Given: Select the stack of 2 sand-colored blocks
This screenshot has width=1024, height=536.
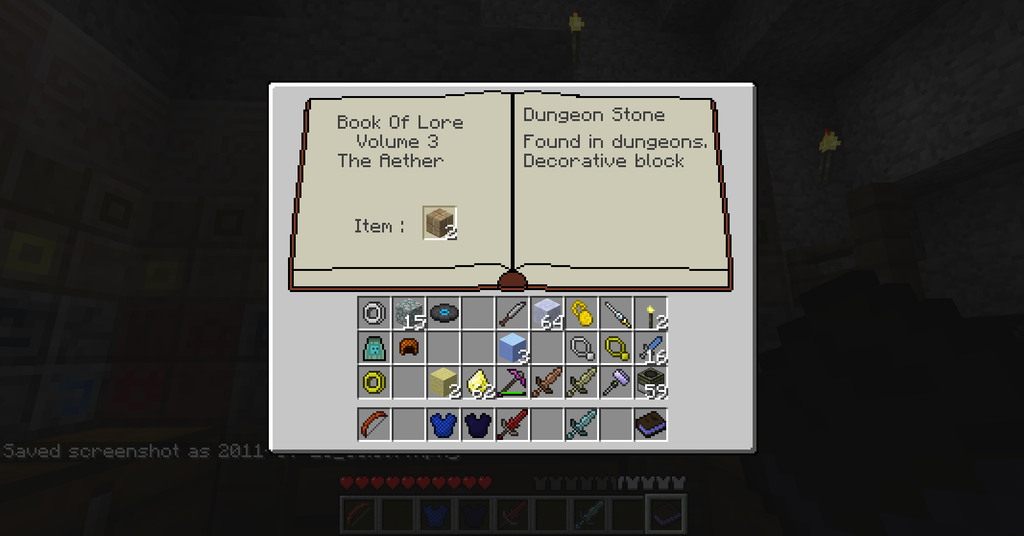Looking at the screenshot, I should pos(442,381).
